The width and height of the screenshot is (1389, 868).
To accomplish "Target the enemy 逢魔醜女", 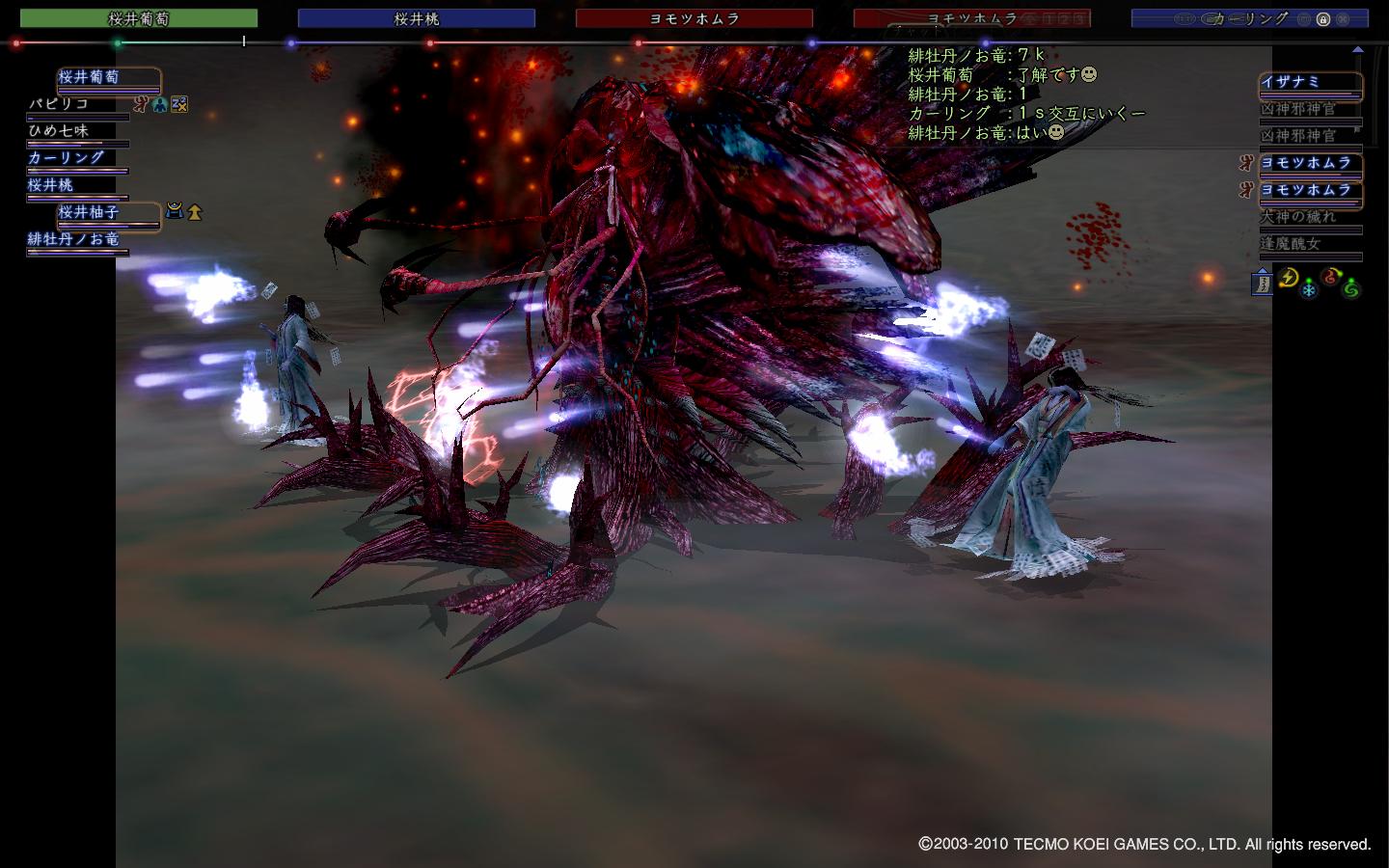I will (1291, 245).
